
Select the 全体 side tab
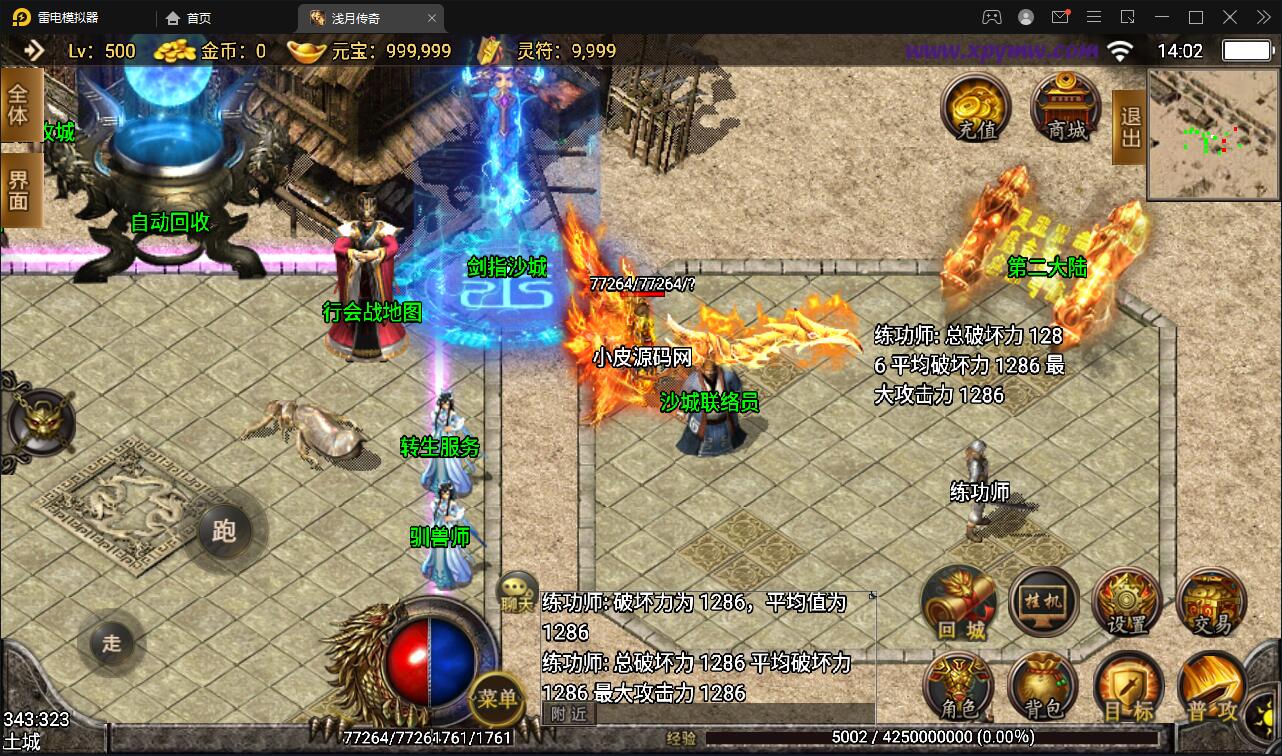tap(19, 105)
